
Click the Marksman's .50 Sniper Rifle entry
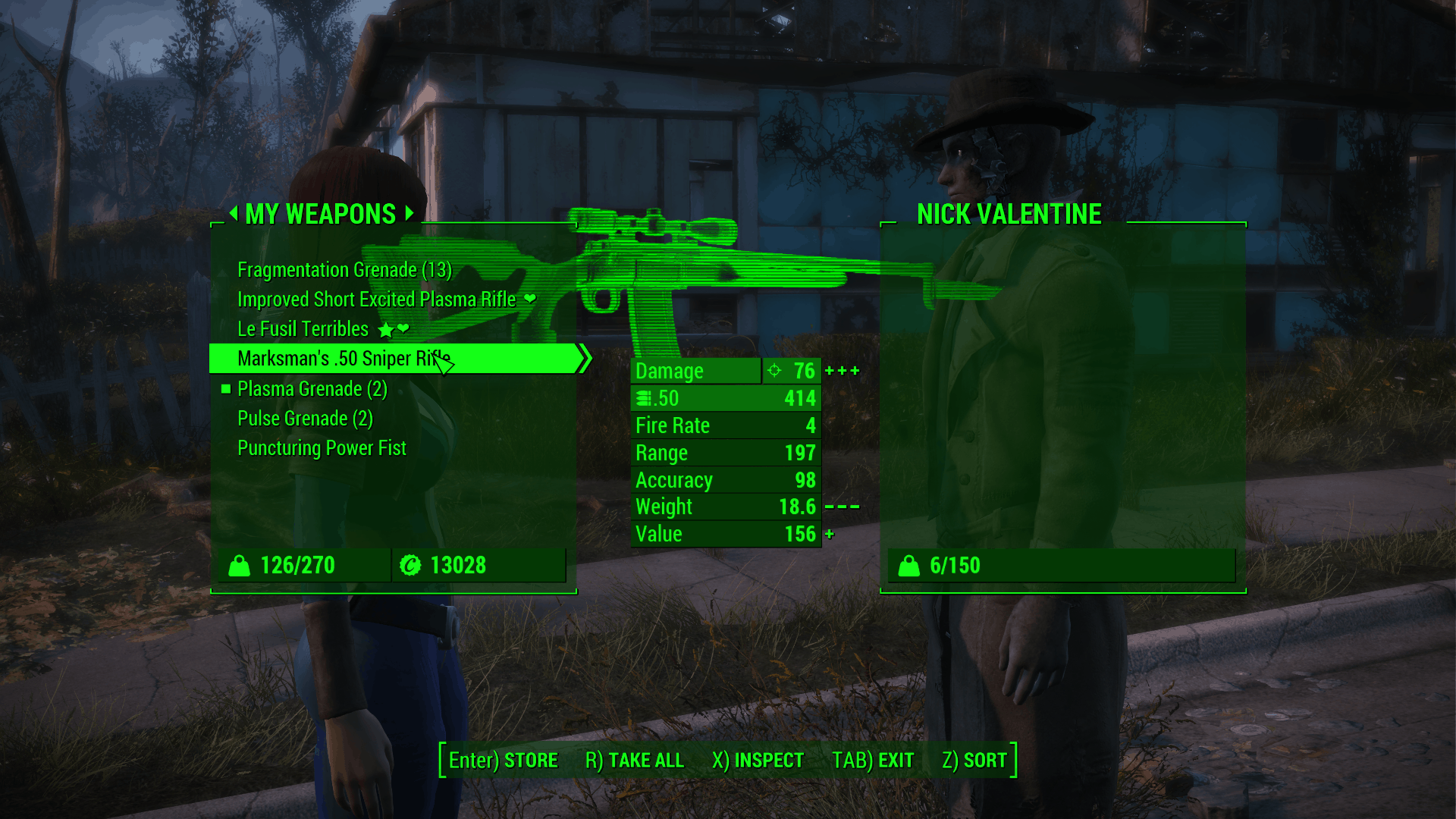[x=344, y=359]
